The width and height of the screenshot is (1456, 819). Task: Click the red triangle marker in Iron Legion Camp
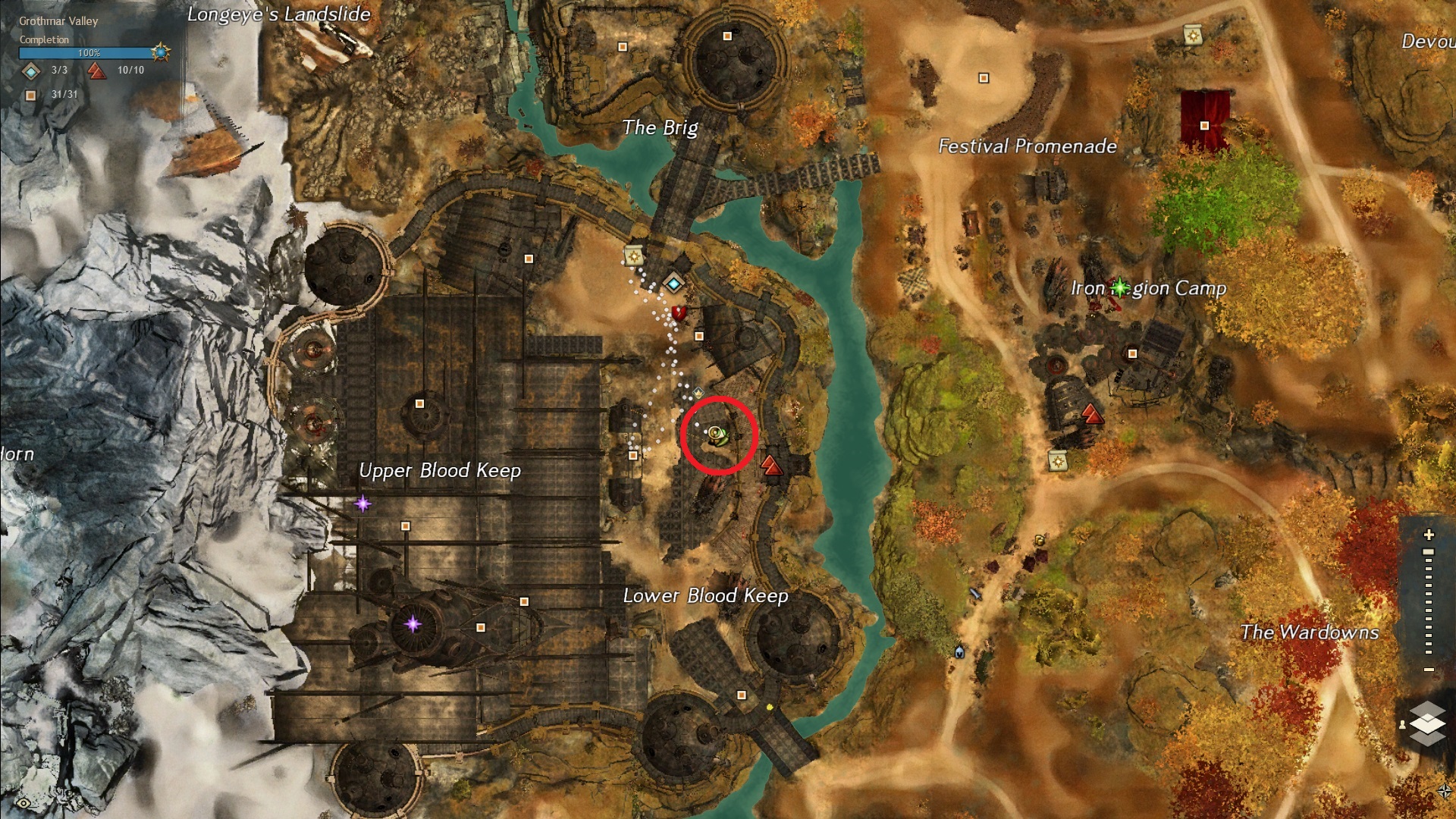point(1091,413)
